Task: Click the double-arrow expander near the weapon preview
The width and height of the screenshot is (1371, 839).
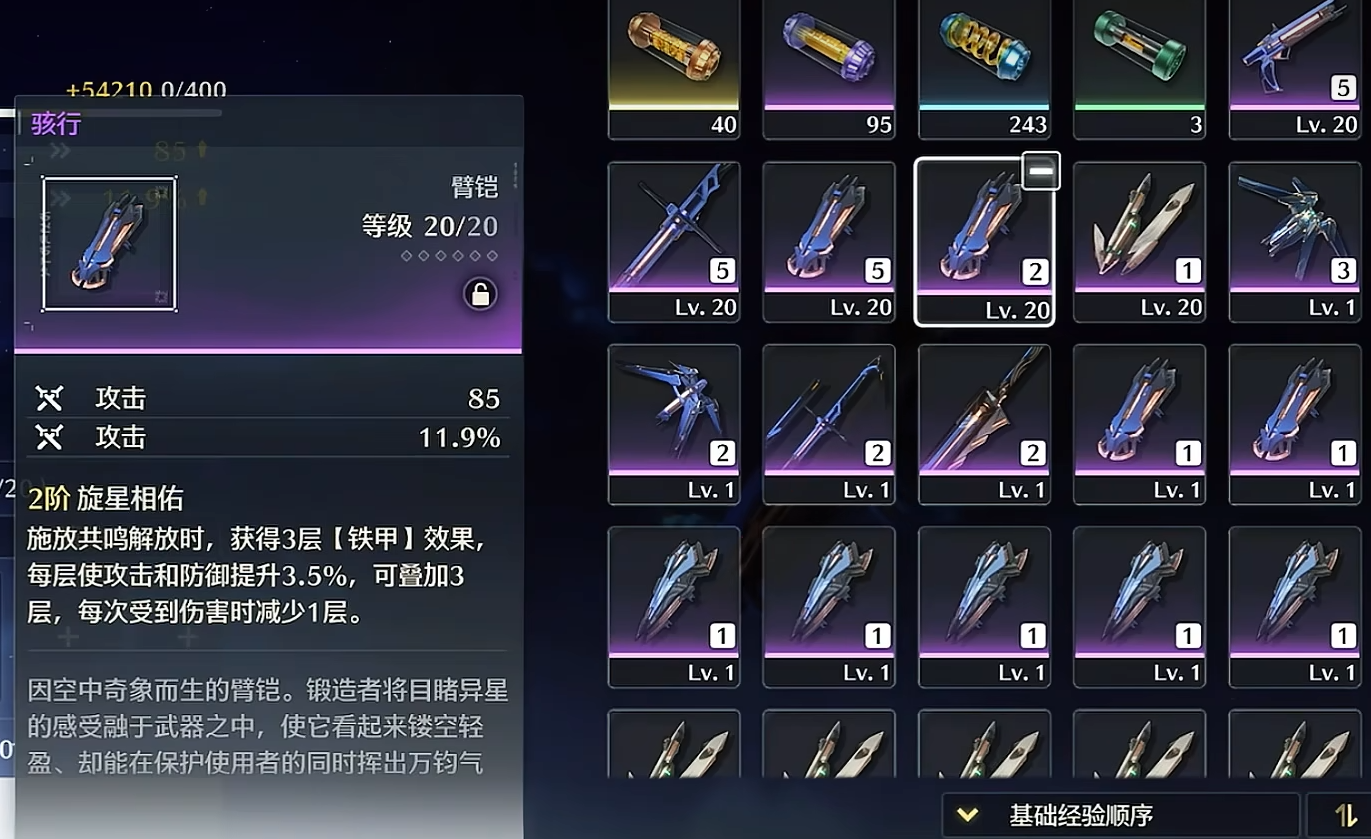Action: (58, 148)
